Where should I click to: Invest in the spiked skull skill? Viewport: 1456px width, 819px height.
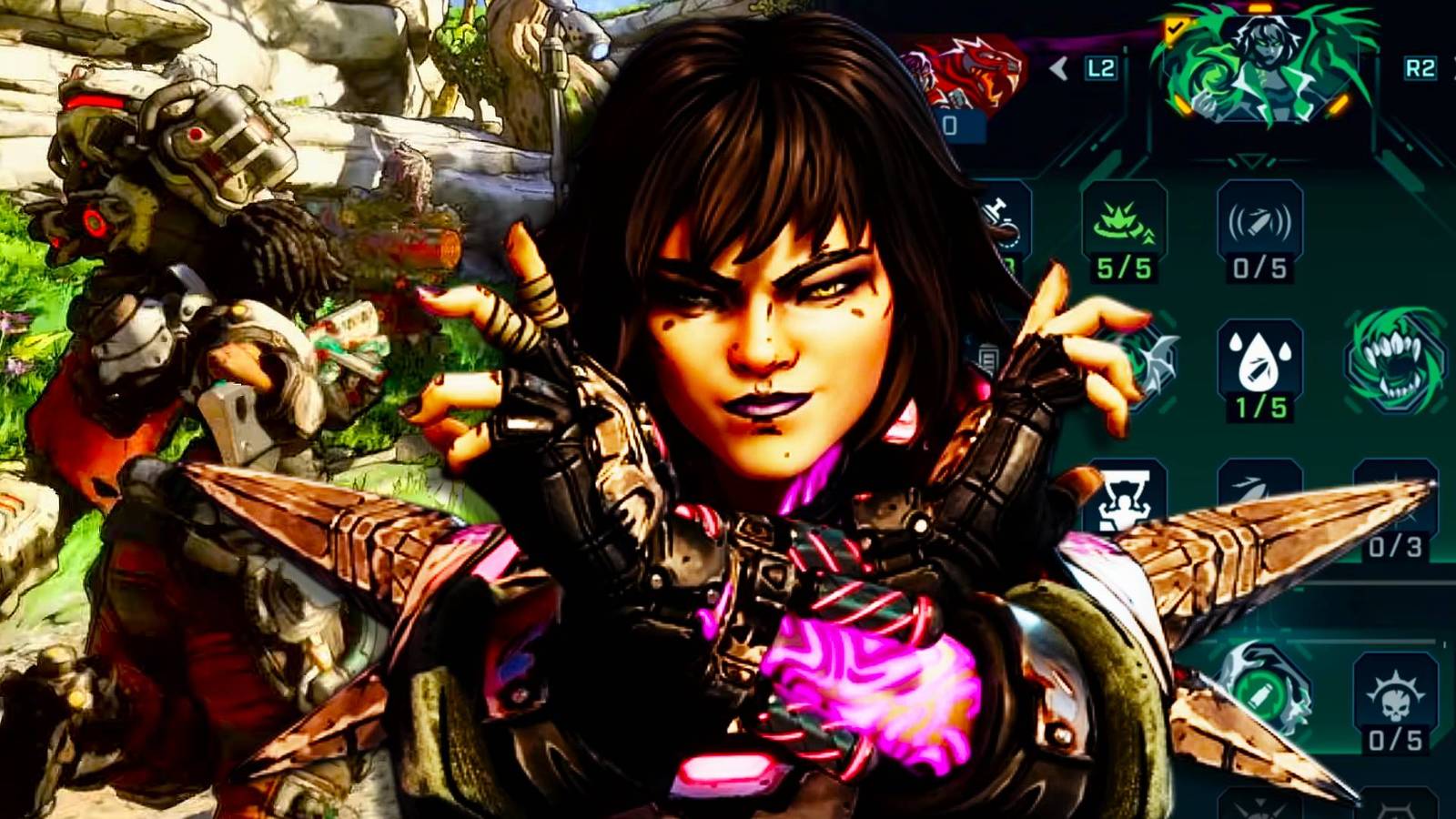tap(1395, 693)
